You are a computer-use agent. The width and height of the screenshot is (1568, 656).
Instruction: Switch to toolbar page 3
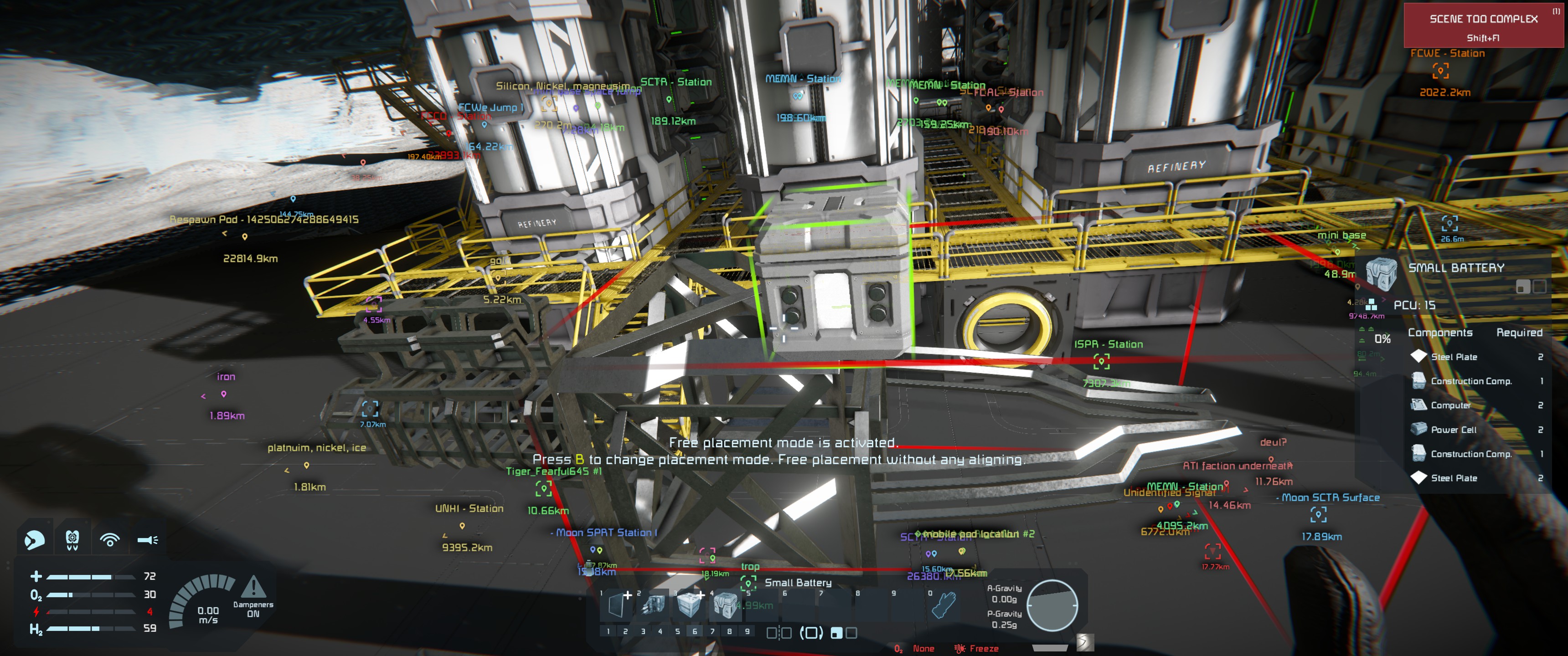tap(643, 632)
